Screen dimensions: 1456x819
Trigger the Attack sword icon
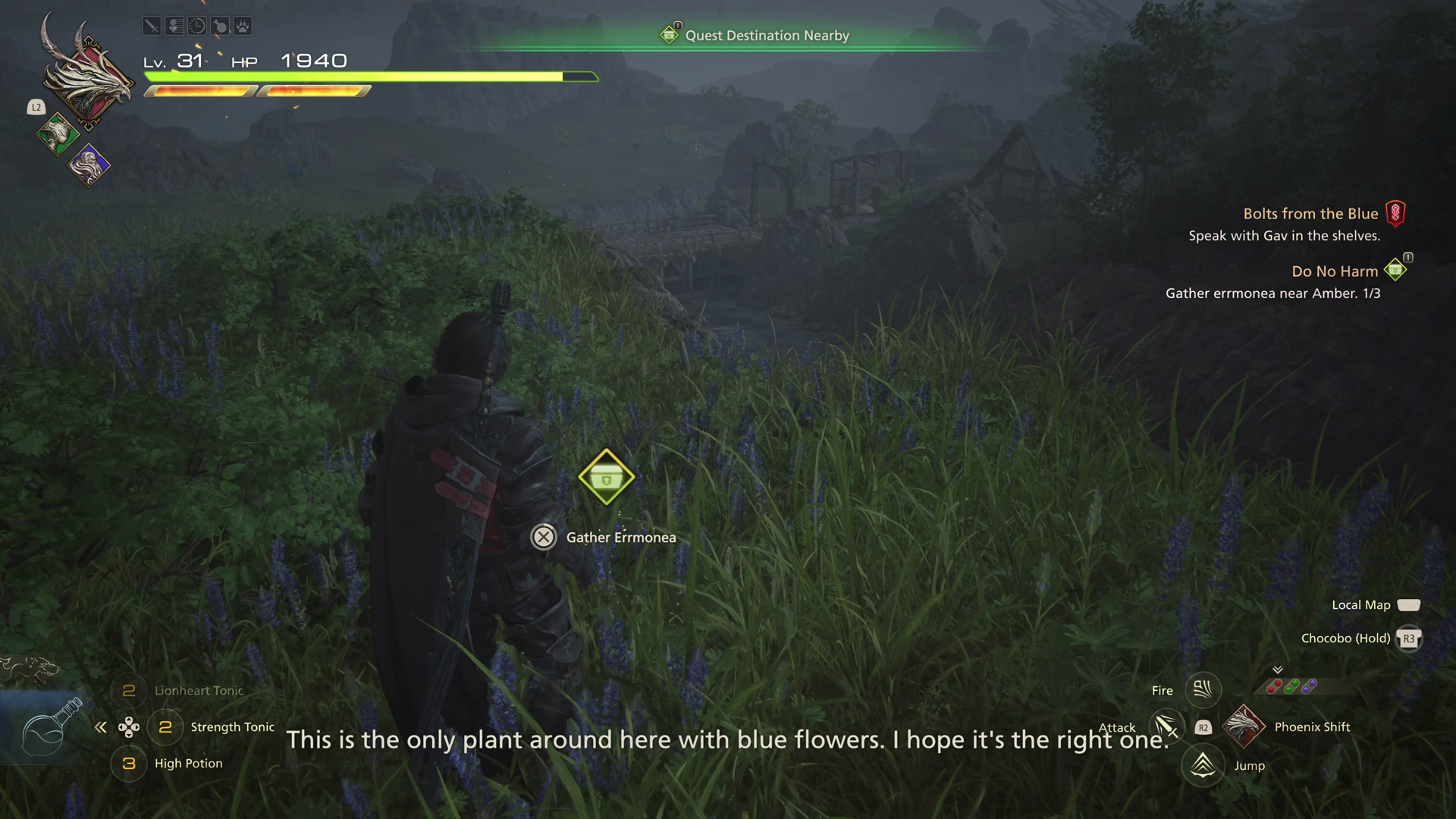coord(1166,727)
